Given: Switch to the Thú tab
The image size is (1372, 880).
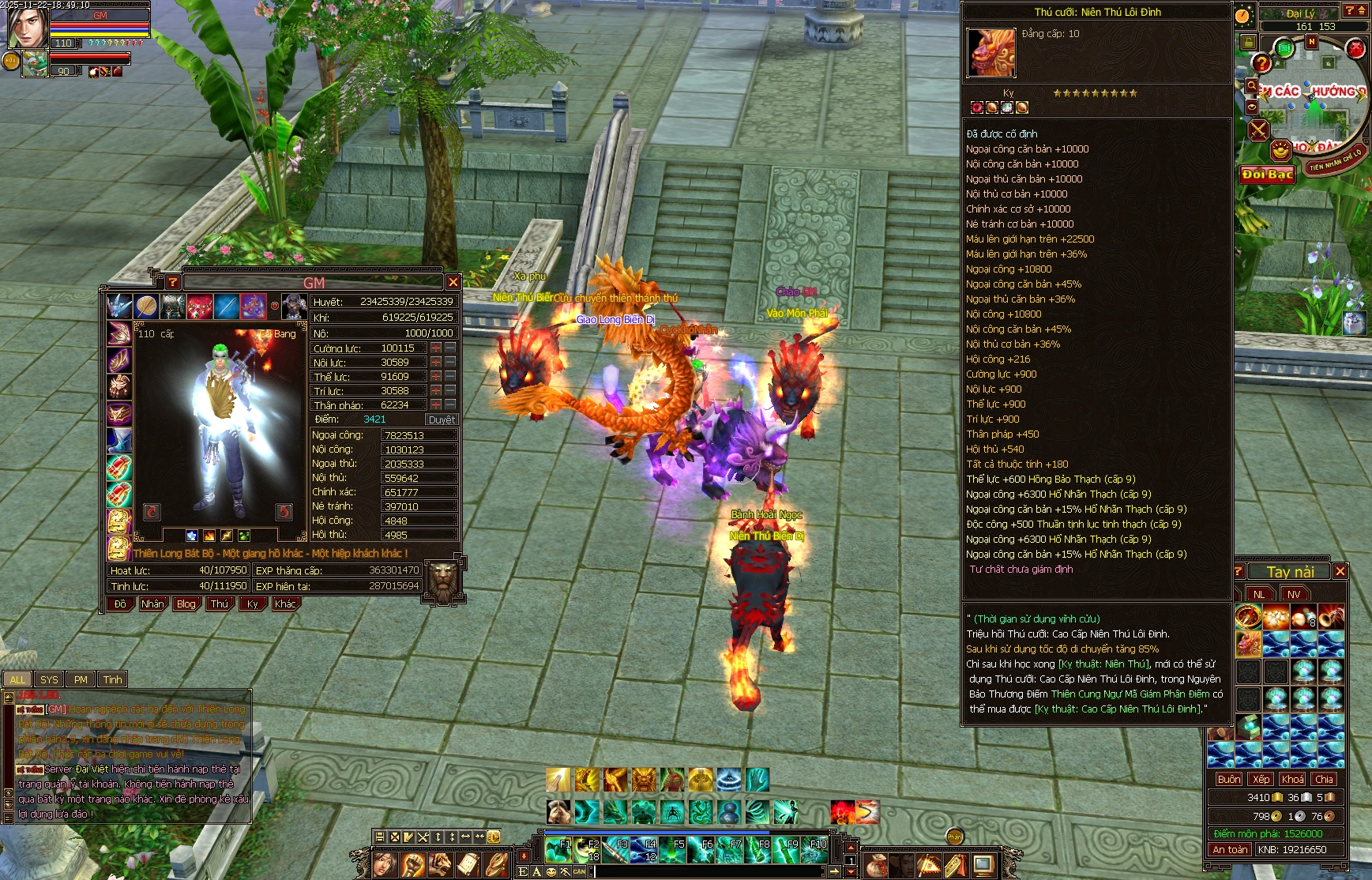Looking at the screenshot, I should [x=220, y=604].
